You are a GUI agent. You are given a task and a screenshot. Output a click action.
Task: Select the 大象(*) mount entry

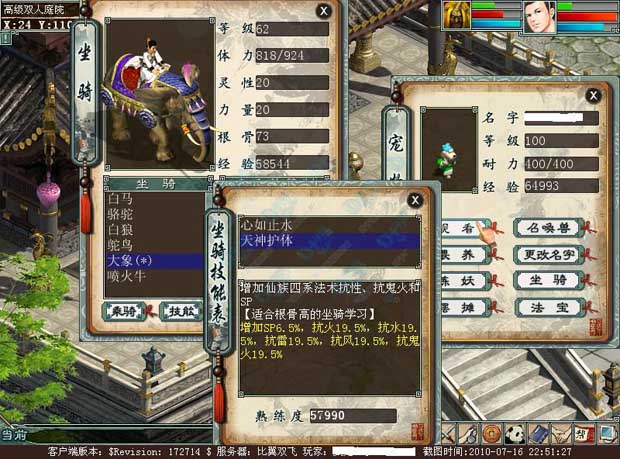click(x=128, y=260)
